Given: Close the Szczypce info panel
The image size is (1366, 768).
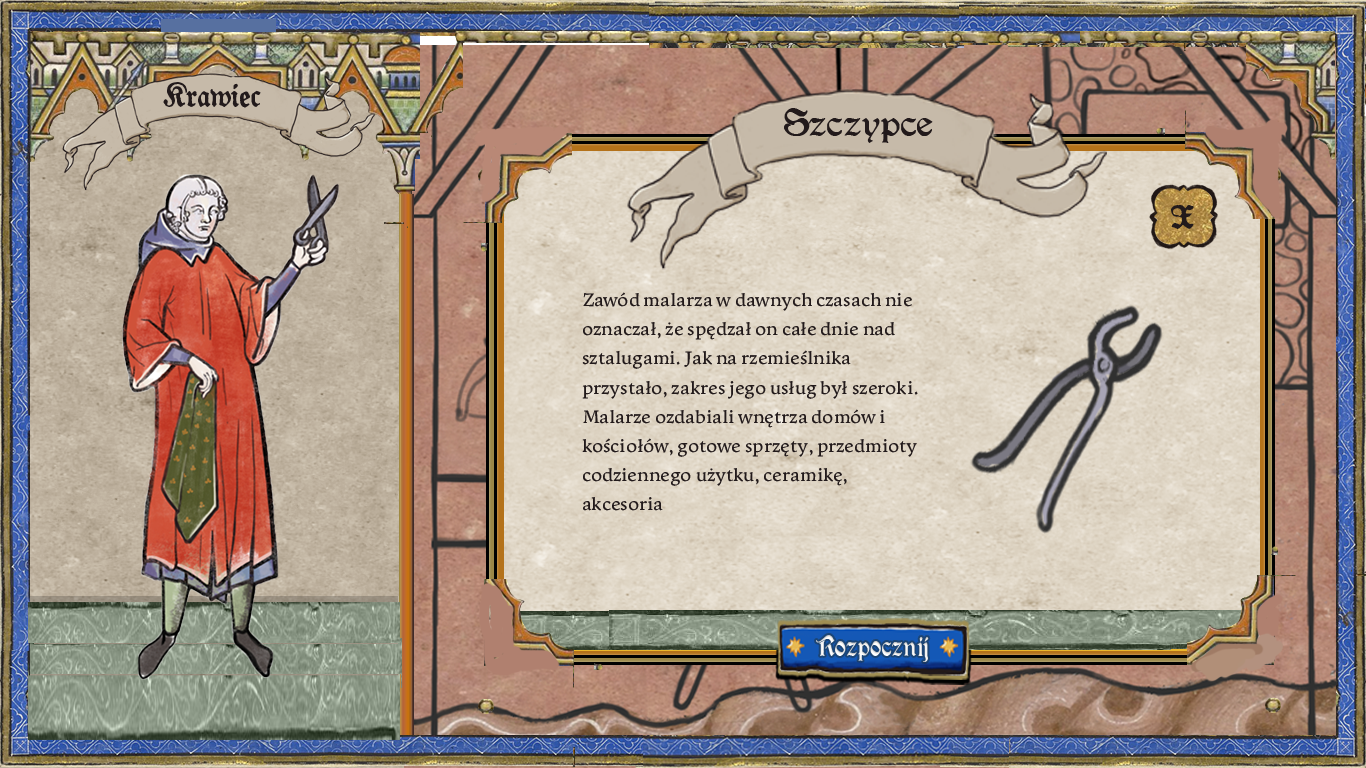Looking at the screenshot, I should coord(1182,215).
